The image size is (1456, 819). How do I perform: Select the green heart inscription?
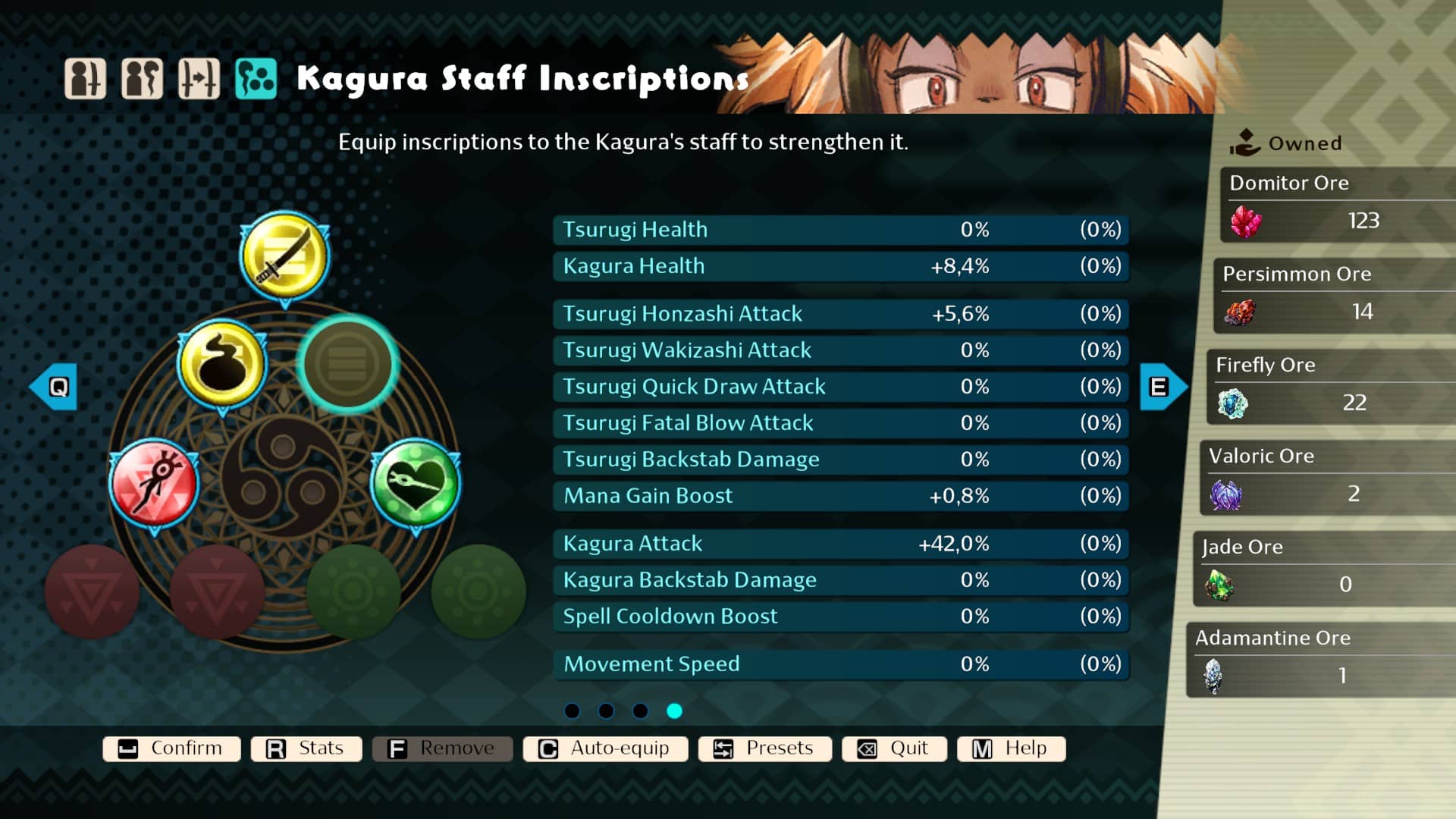click(415, 484)
